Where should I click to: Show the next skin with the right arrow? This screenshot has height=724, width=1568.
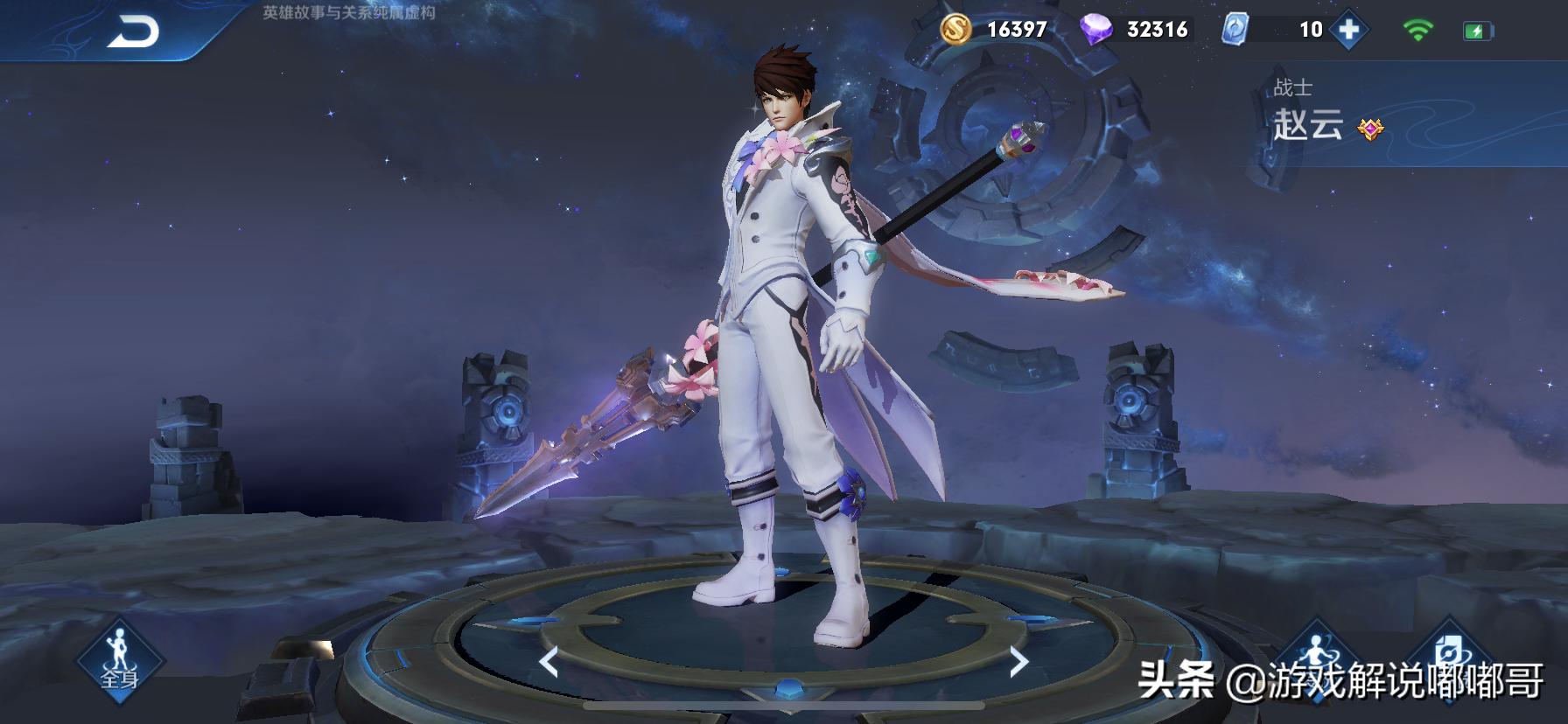[1018, 662]
